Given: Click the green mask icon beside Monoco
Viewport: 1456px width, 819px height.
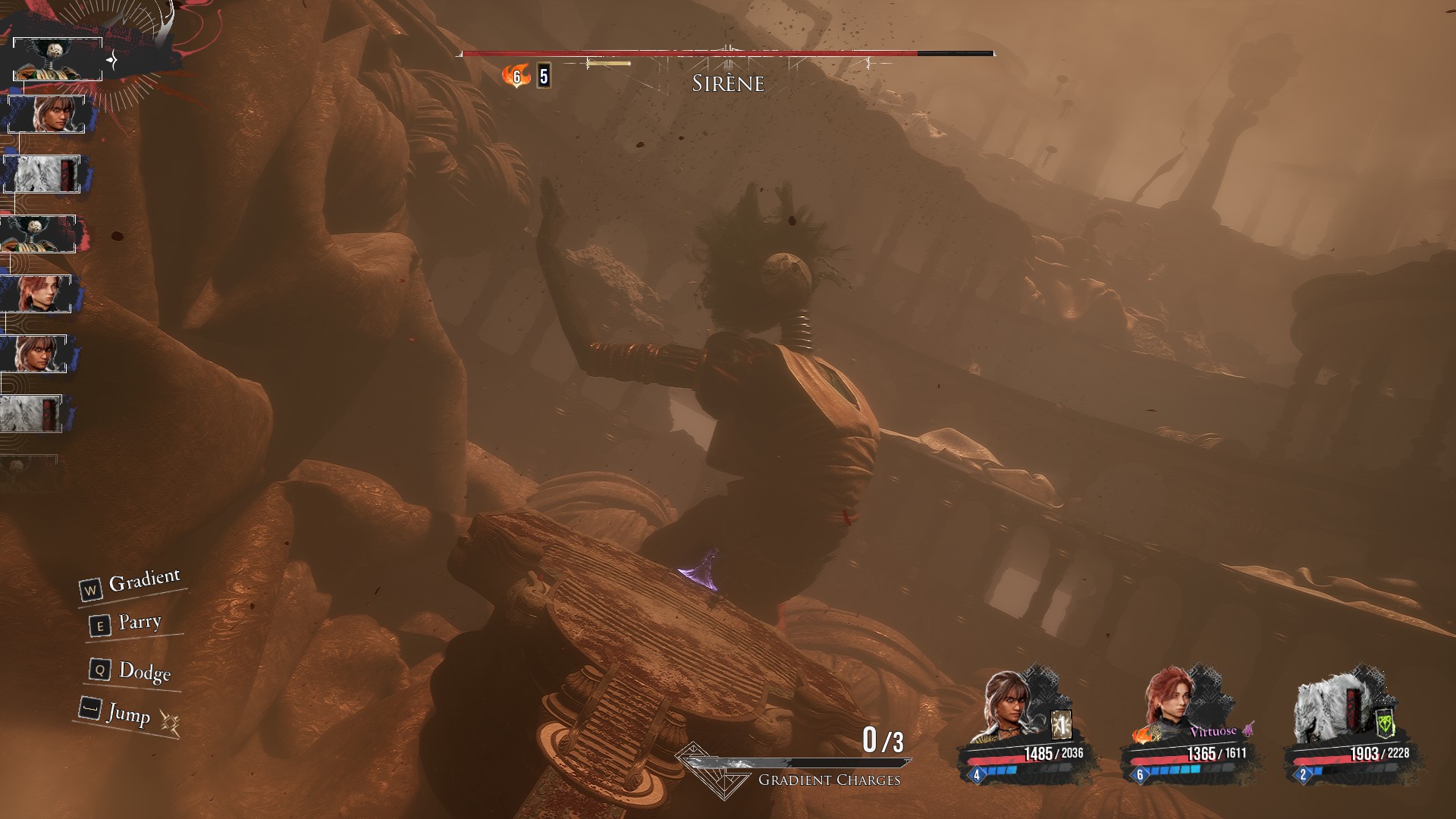Looking at the screenshot, I should (x=1385, y=724).
